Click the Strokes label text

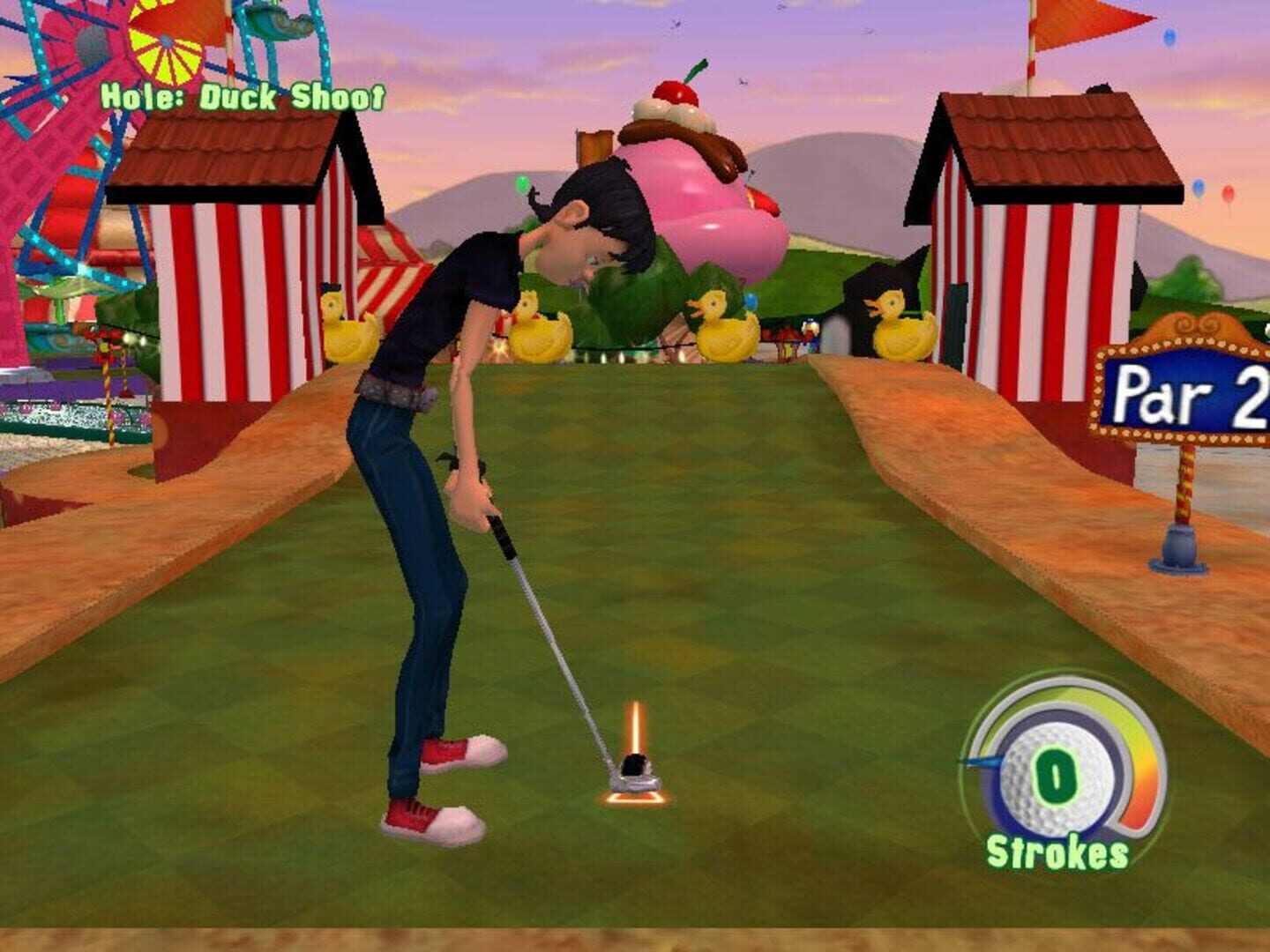tap(1055, 852)
